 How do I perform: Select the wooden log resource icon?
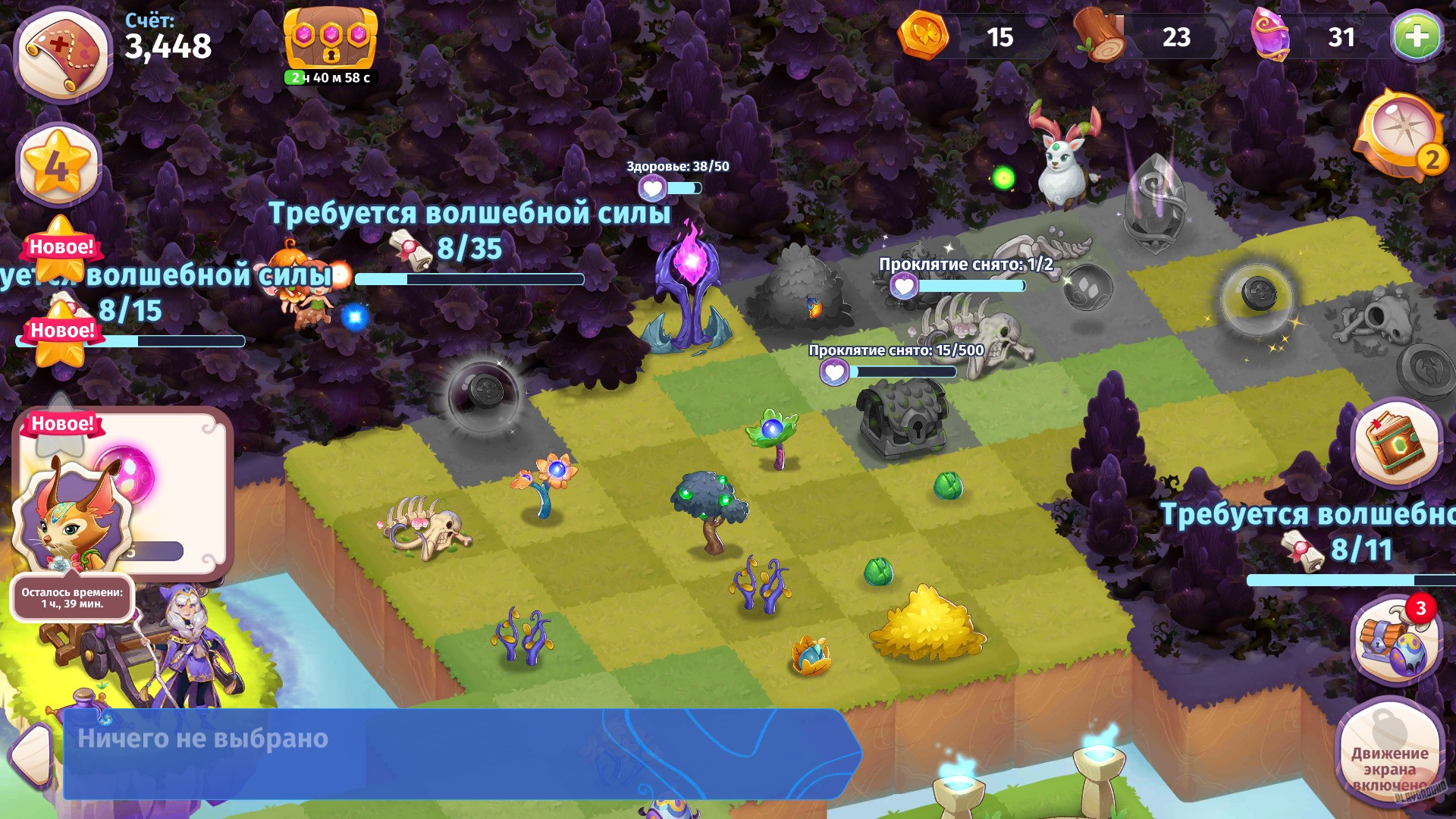[x=1098, y=36]
